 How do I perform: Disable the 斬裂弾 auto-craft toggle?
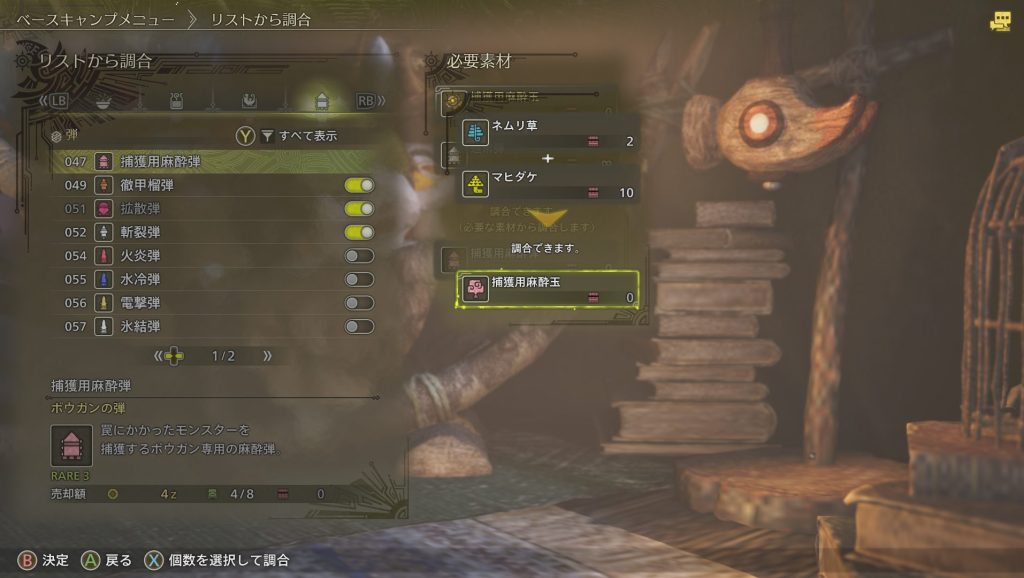(x=359, y=232)
